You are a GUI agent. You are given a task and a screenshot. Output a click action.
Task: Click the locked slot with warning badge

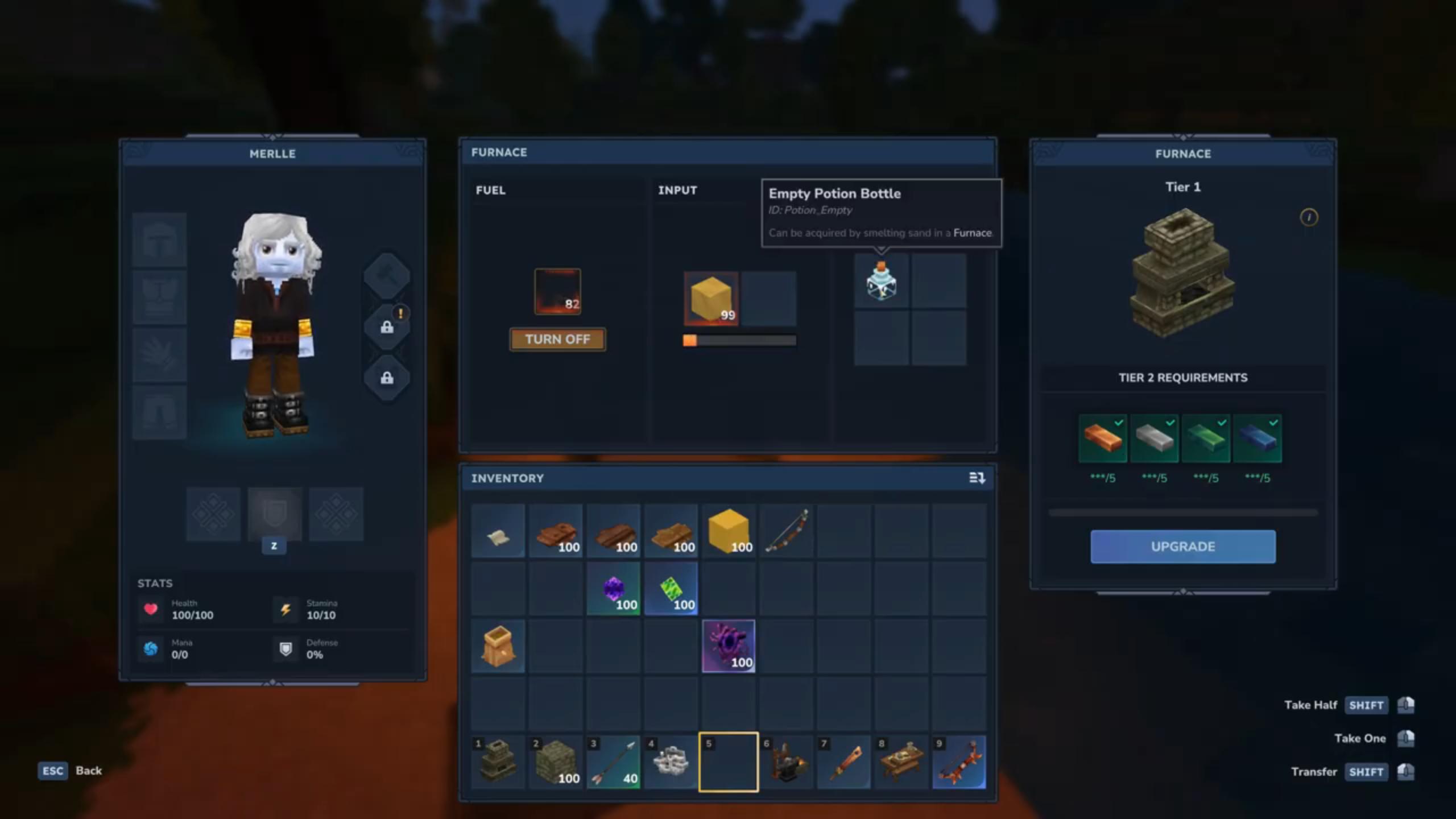coord(387,326)
